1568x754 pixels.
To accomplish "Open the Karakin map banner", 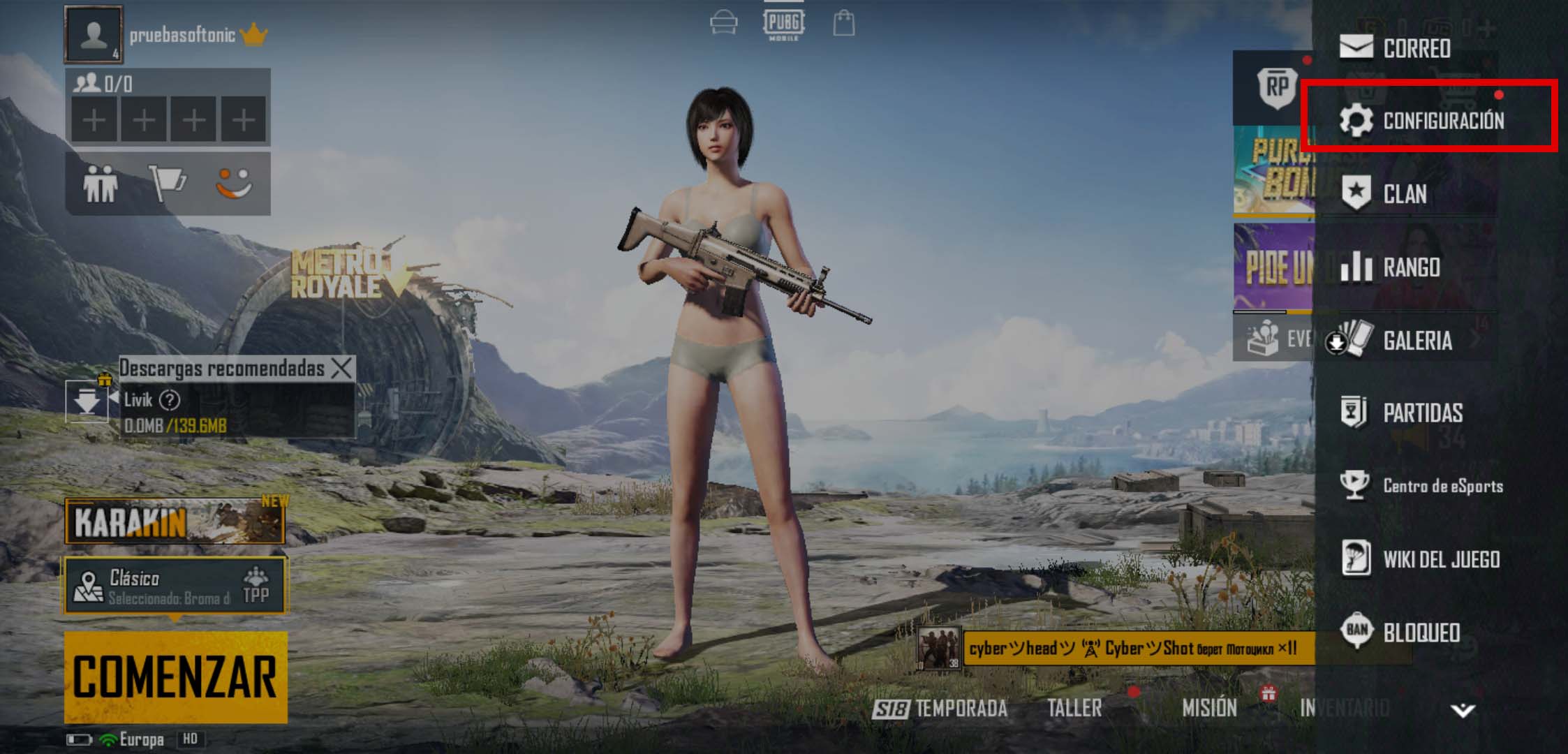I will pyautogui.click(x=175, y=522).
